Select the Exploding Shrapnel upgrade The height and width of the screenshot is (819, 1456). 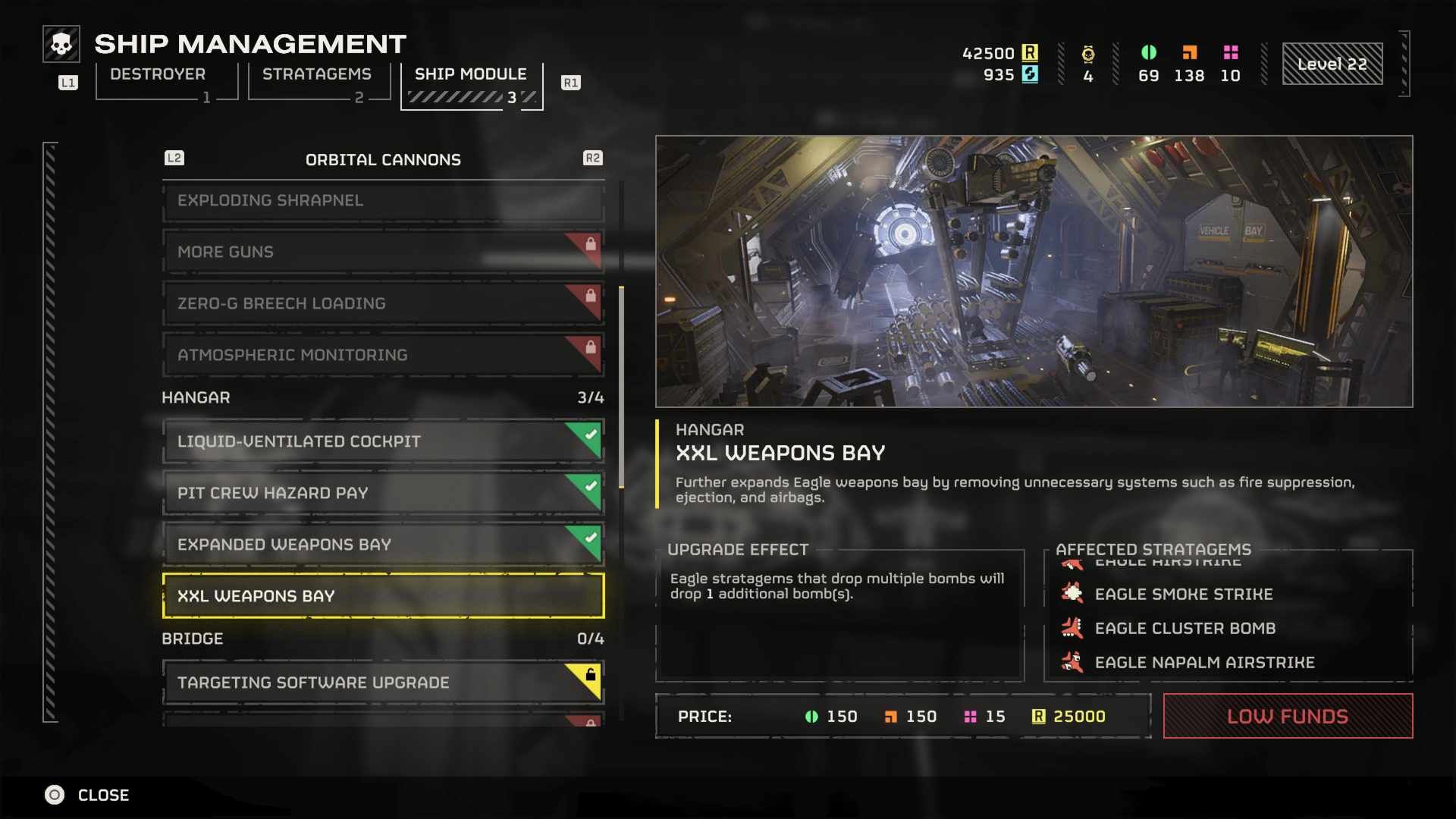[383, 201]
